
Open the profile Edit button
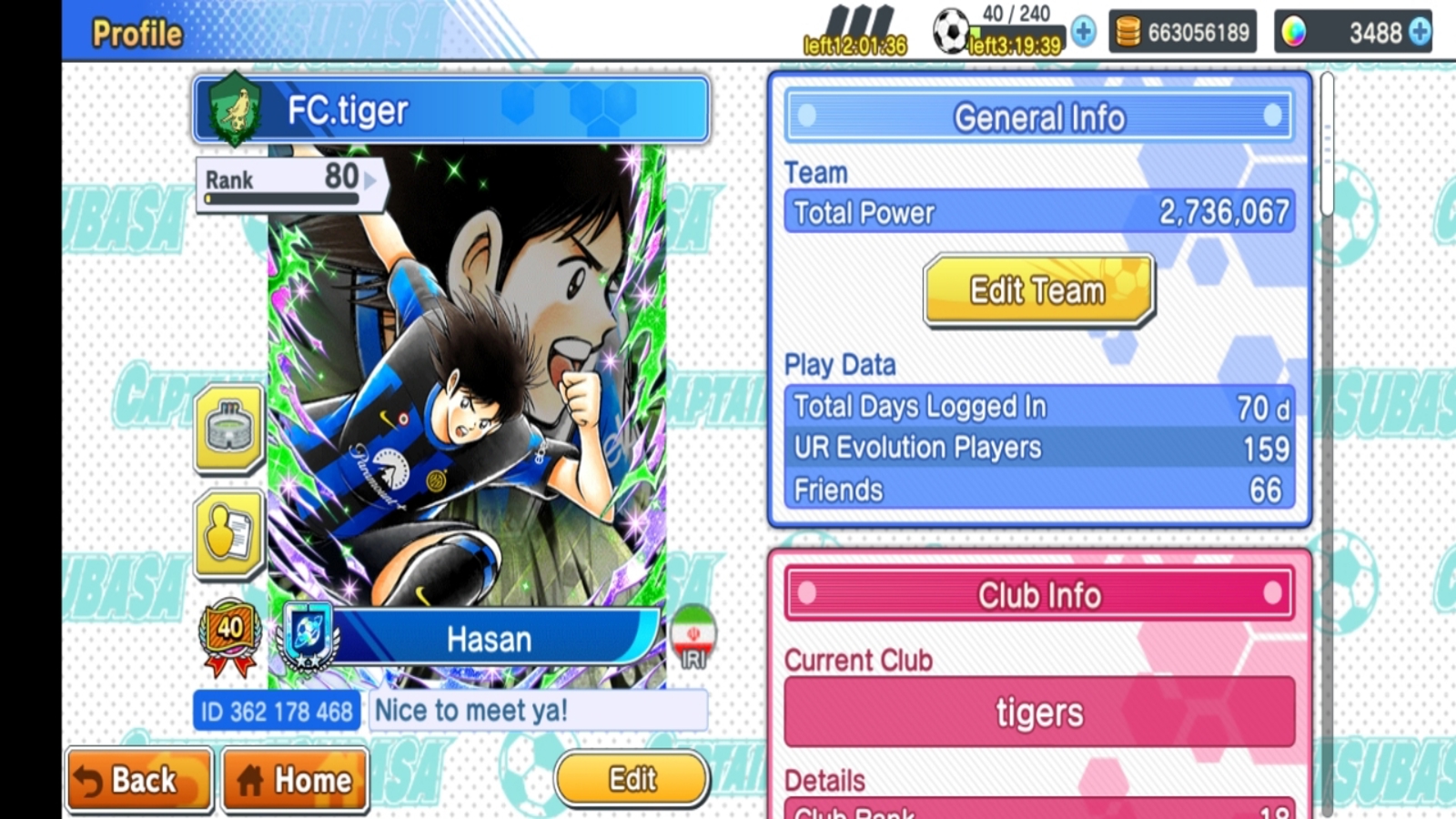pyautogui.click(x=632, y=779)
